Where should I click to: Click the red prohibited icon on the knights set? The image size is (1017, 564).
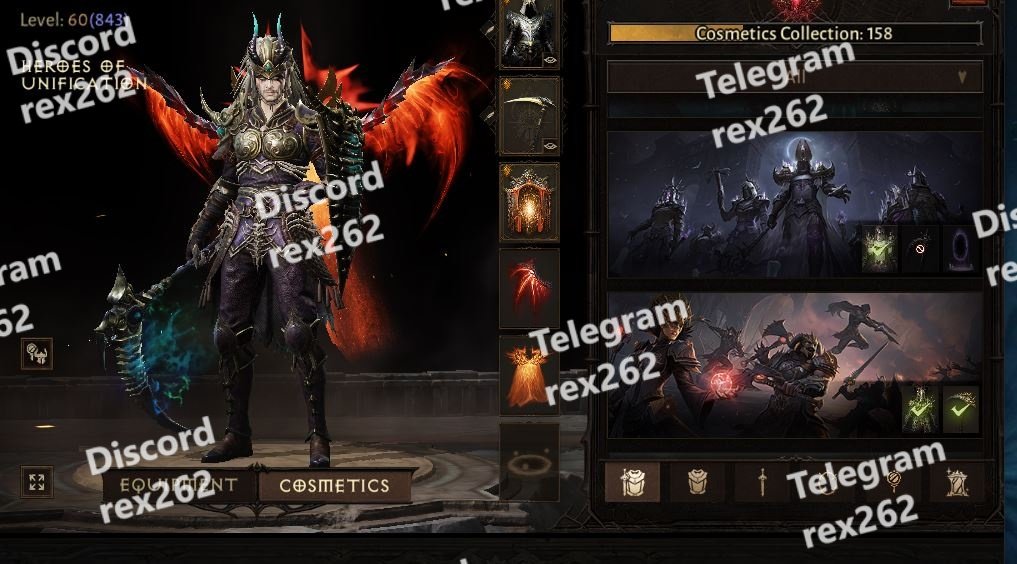click(x=920, y=249)
